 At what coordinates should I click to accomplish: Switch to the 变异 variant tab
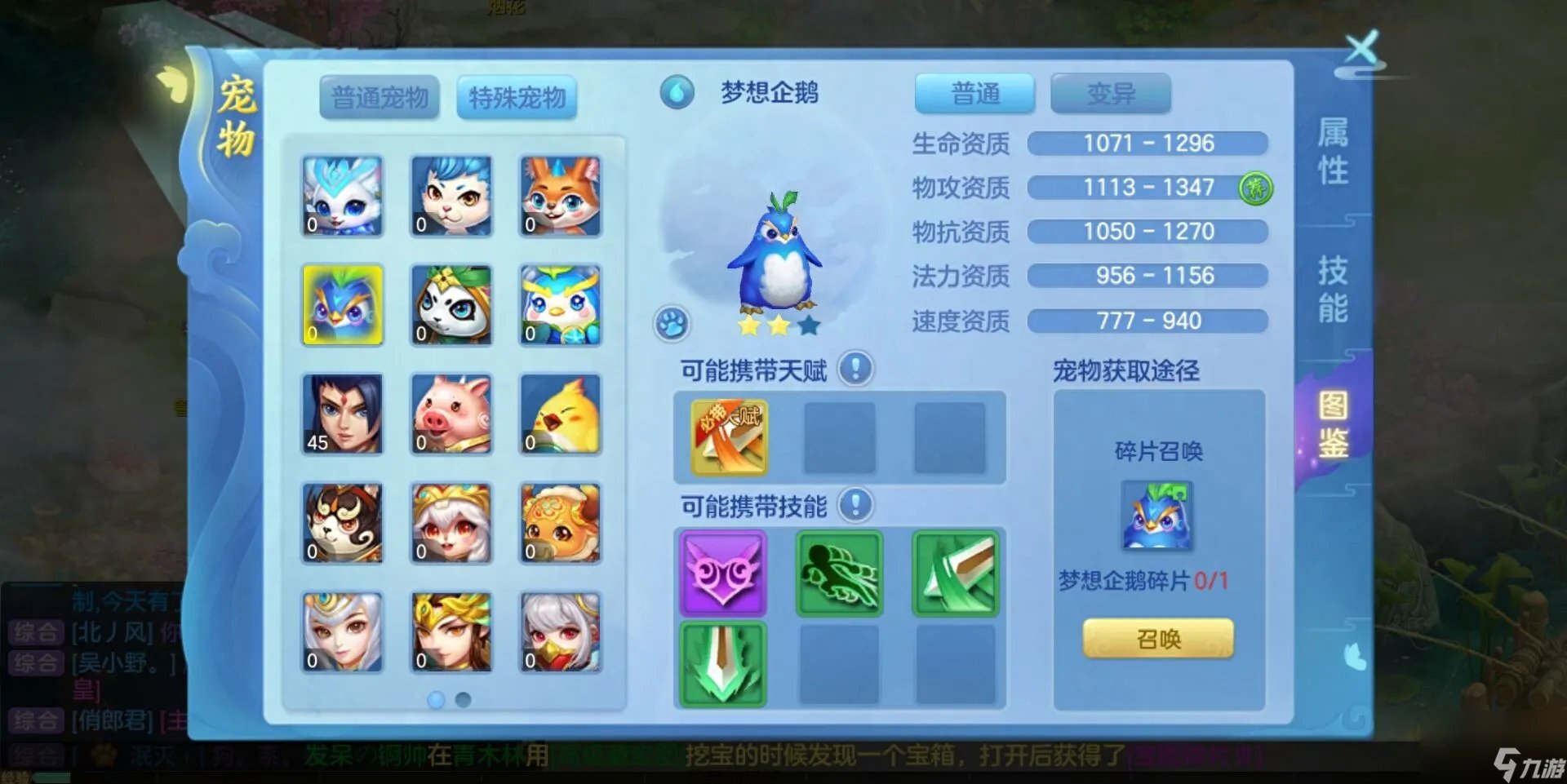[x=1112, y=92]
